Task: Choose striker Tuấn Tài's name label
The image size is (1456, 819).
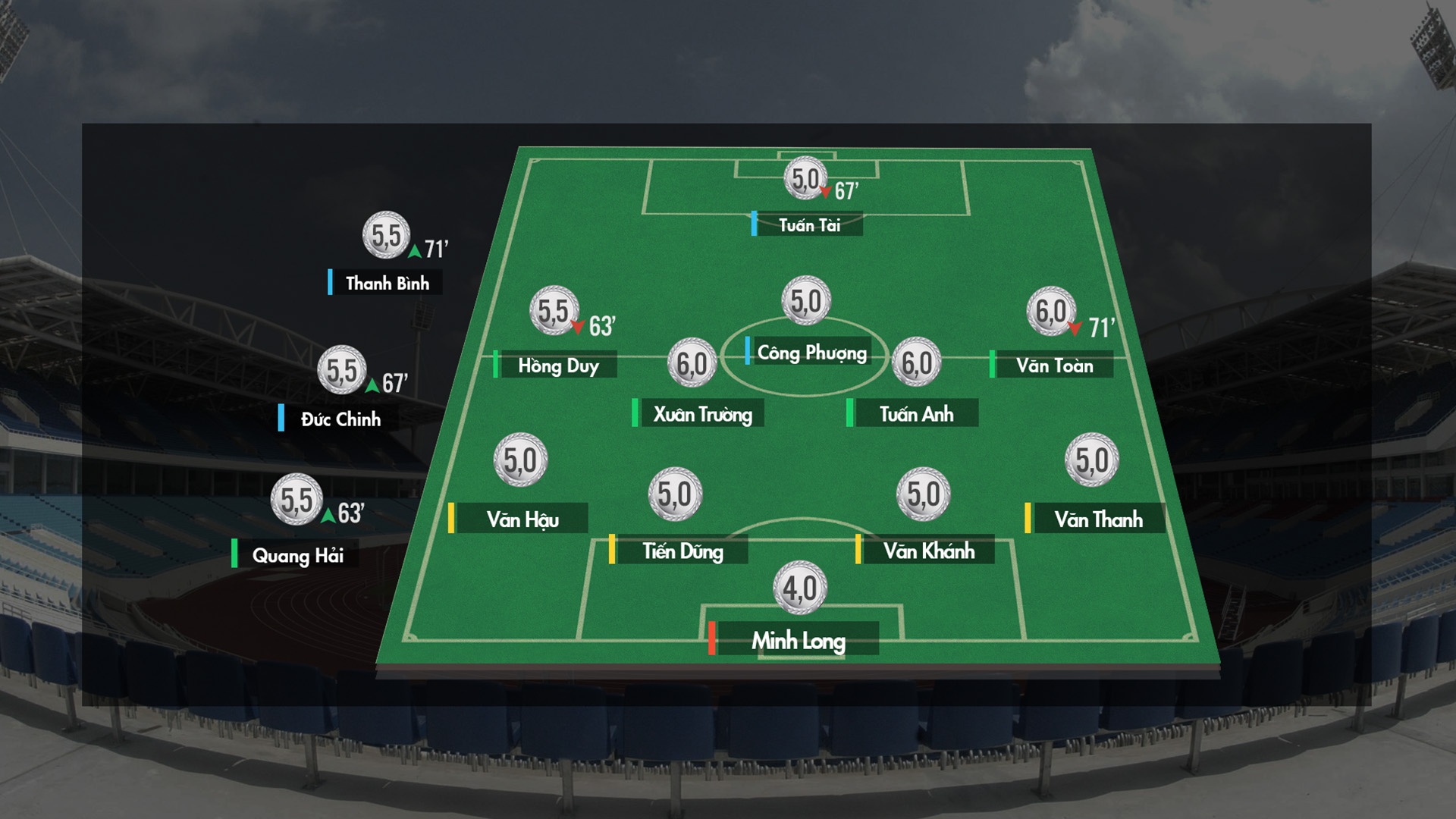Action: tap(809, 224)
